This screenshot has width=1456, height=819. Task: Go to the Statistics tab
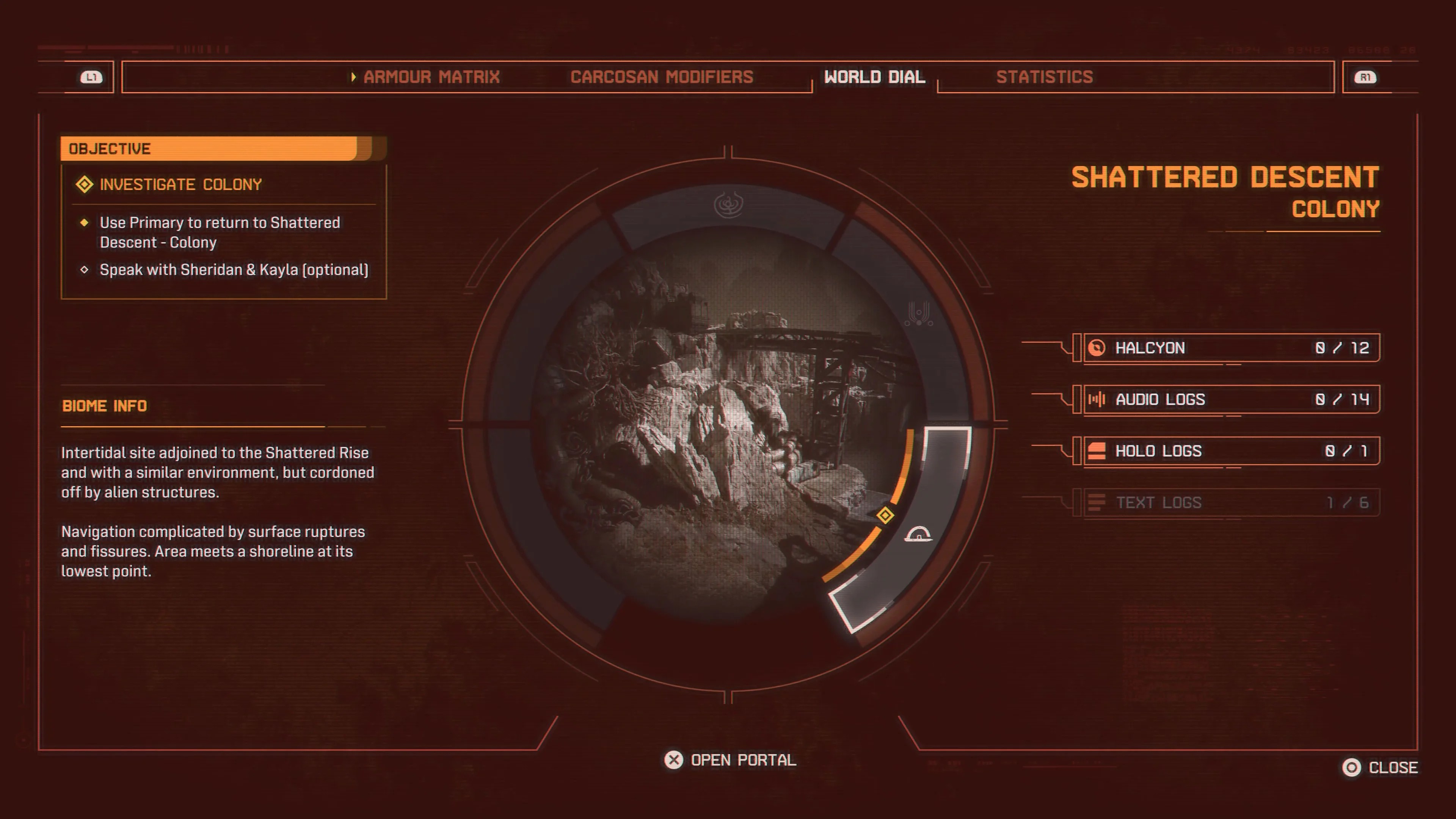[x=1044, y=77]
